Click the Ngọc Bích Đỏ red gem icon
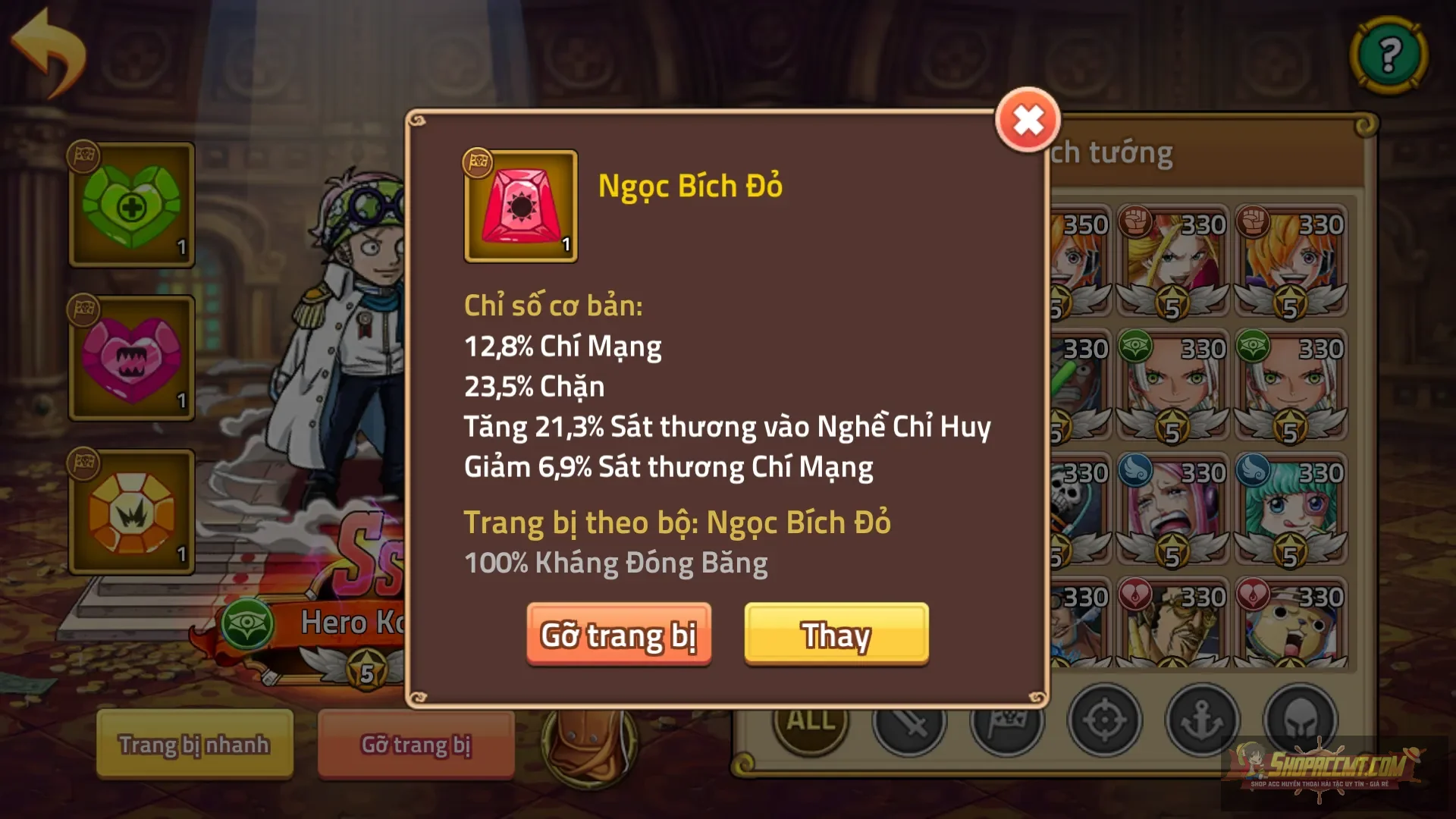This screenshot has width=1456, height=819. click(520, 206)
